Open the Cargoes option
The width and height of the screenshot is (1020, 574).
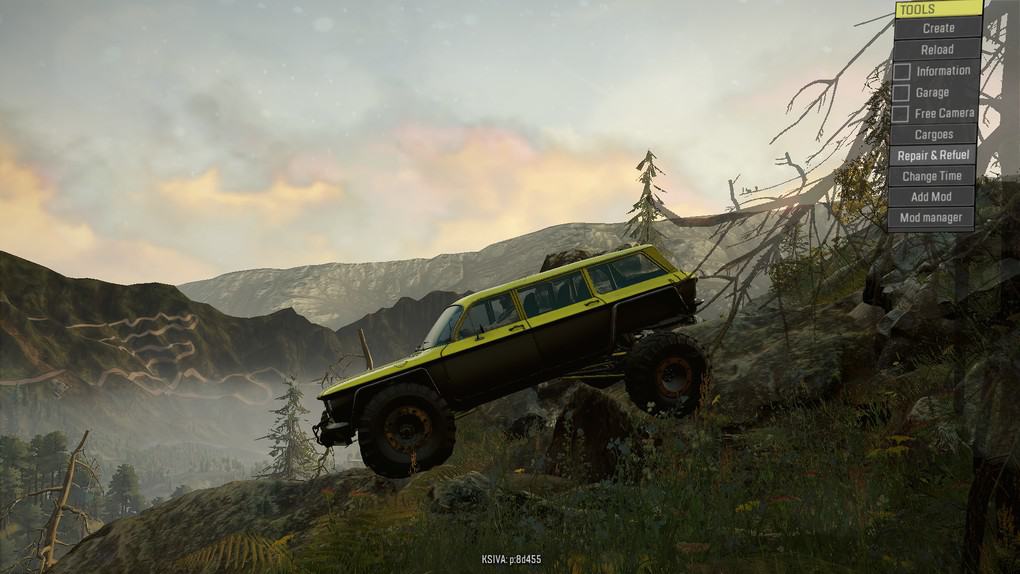coord(933,134)
